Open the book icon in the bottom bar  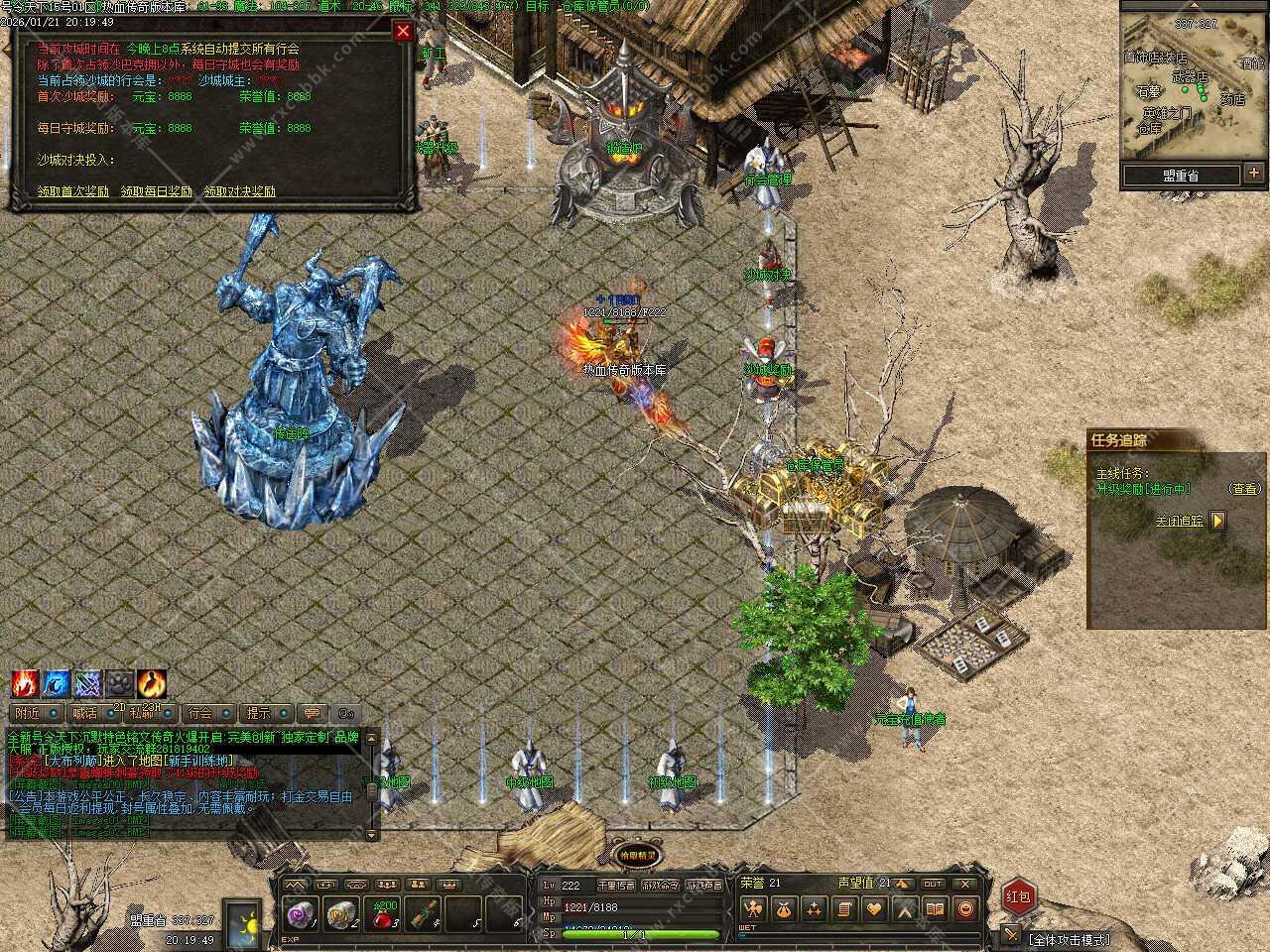[x=935, y=908]
